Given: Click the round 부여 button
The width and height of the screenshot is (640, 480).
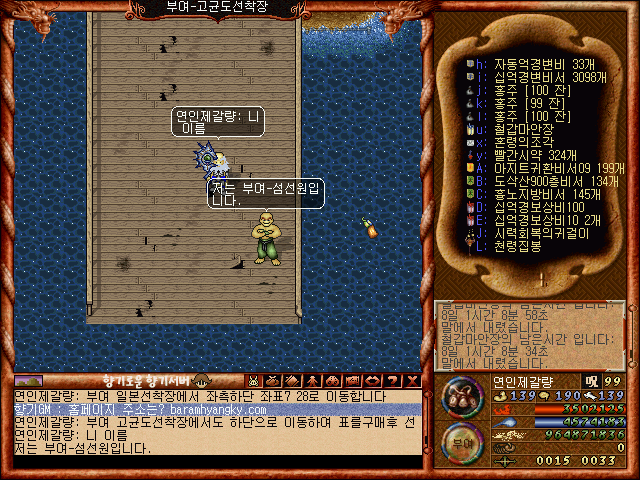Looking at the screenshot, I should (x=460, y=442).
